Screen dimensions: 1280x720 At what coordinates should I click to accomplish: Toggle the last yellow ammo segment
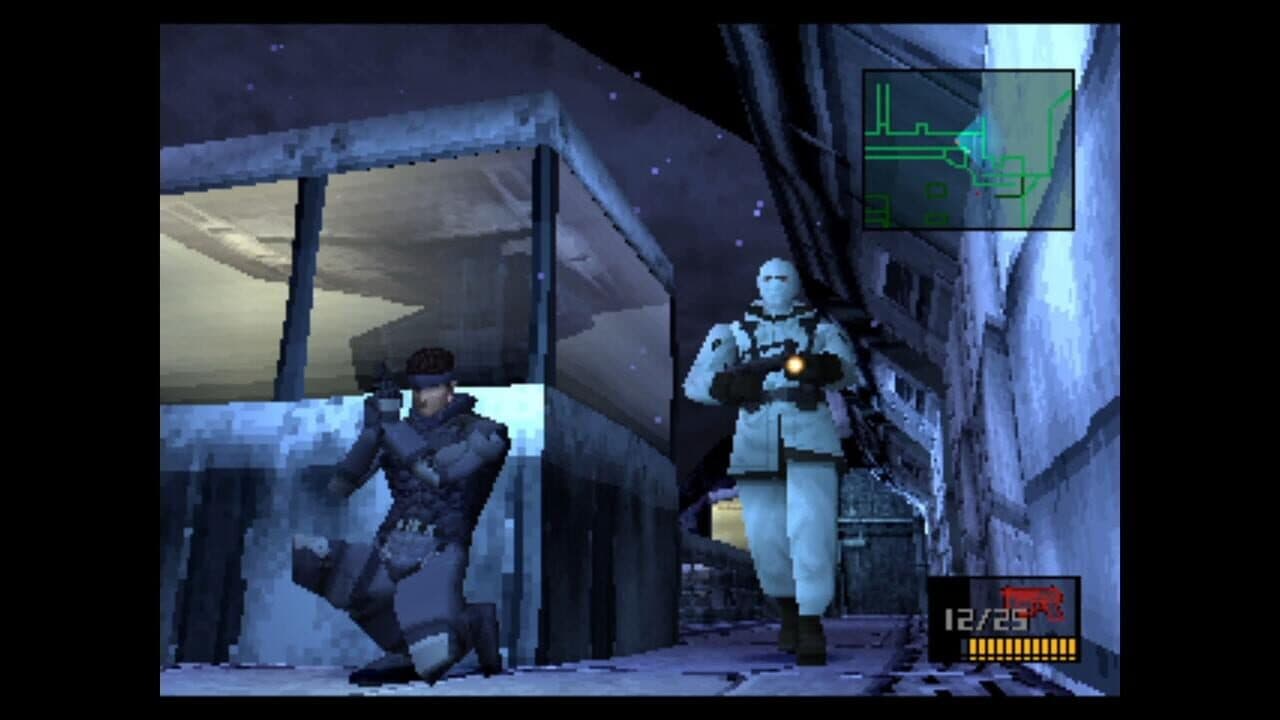pyautogui.click(x=1072, y=647)
